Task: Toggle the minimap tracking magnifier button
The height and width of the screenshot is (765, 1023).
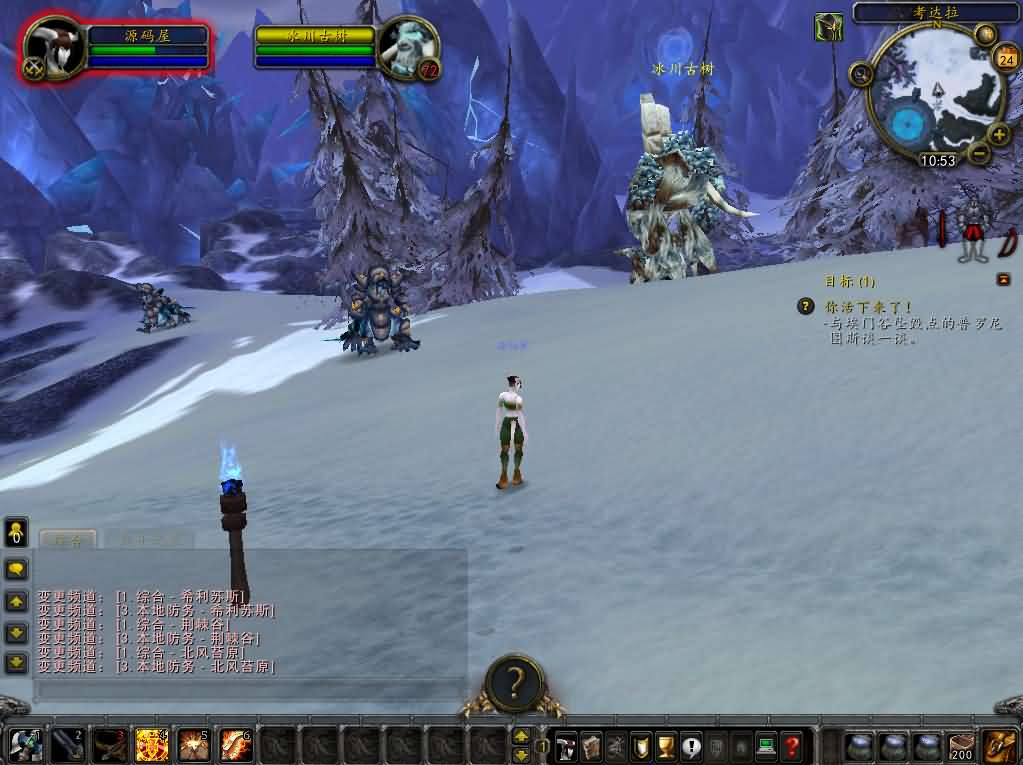Action: tap(860, 73)
